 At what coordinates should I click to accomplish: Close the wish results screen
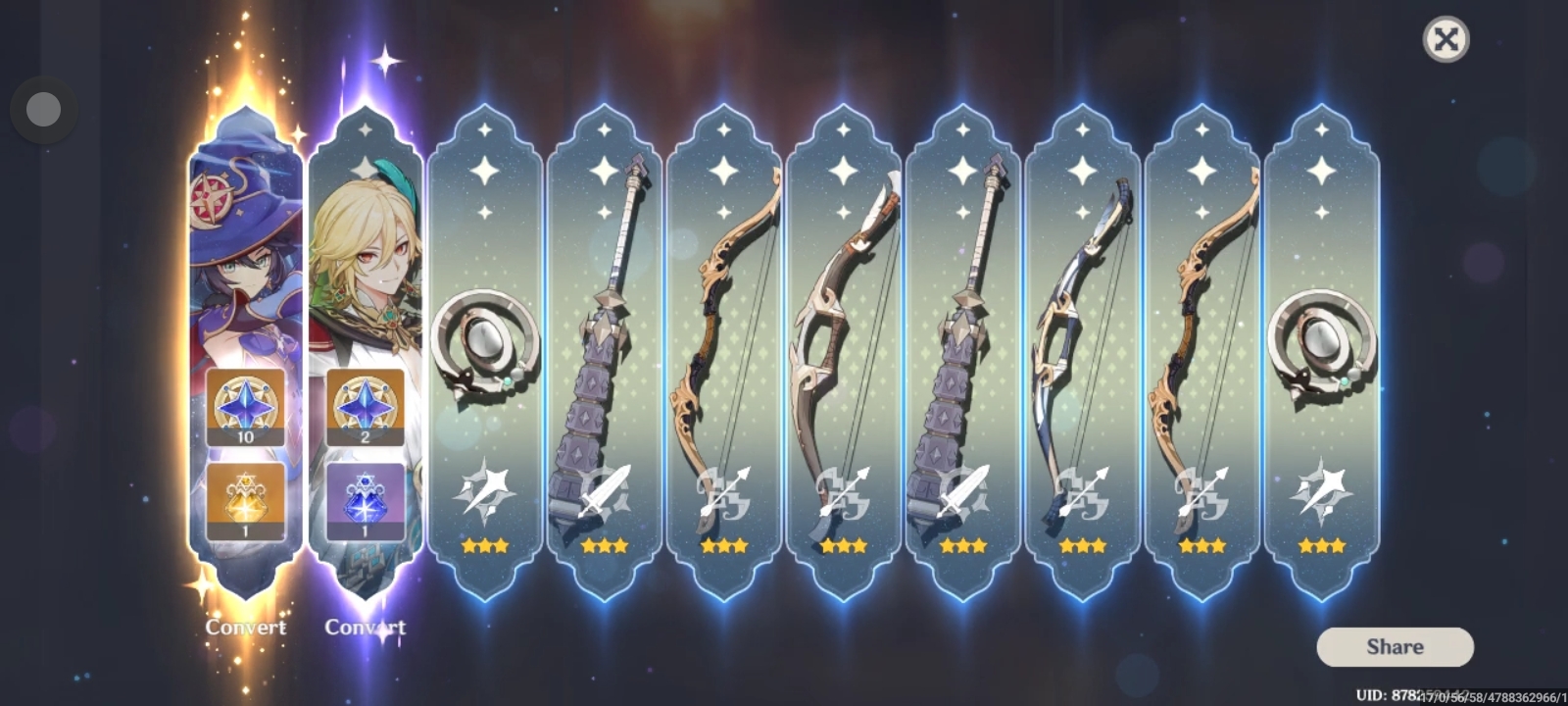coord(1445,39)
